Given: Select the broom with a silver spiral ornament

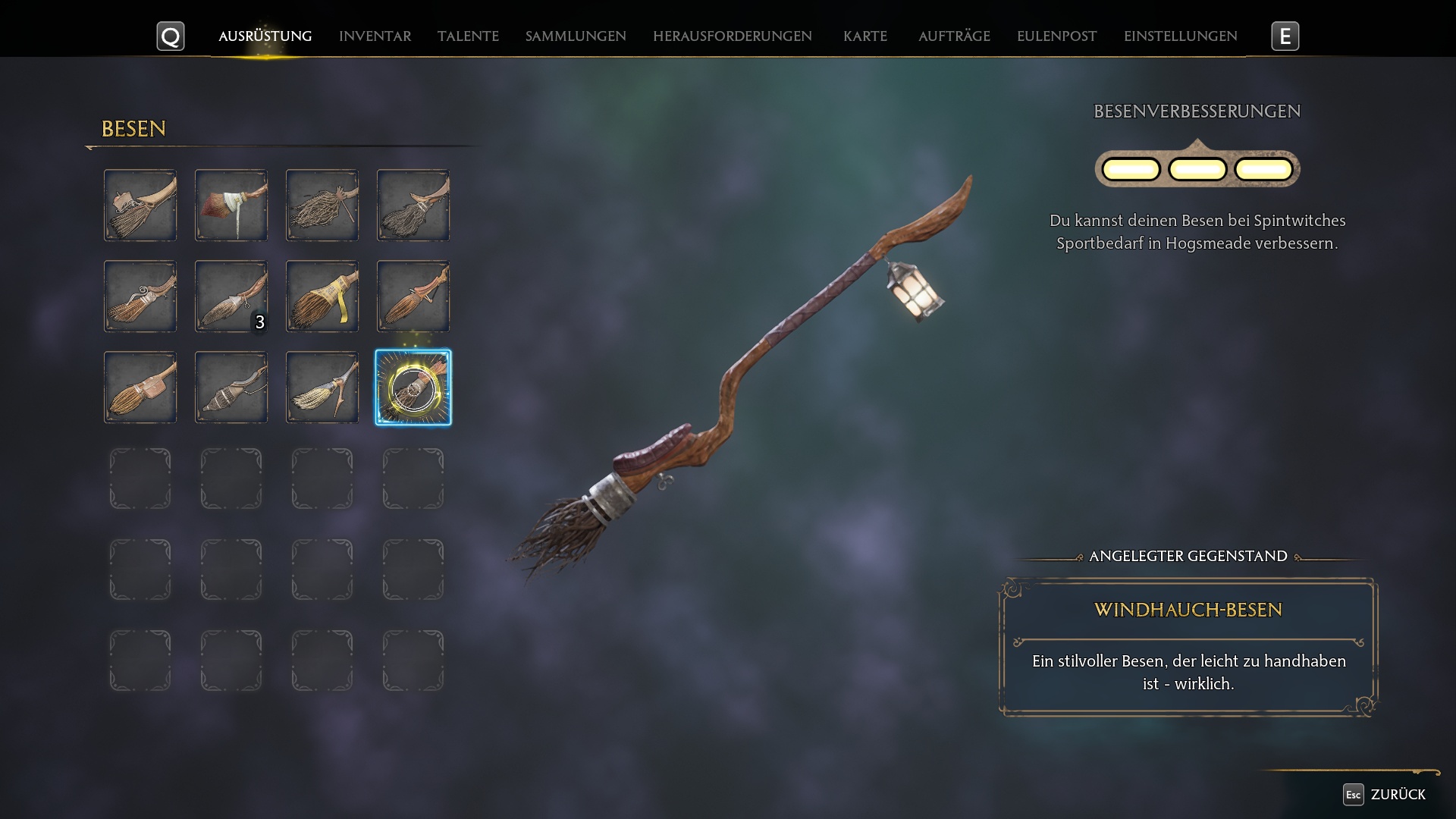Looking at the screenshot, I should (x=140, y=297).
